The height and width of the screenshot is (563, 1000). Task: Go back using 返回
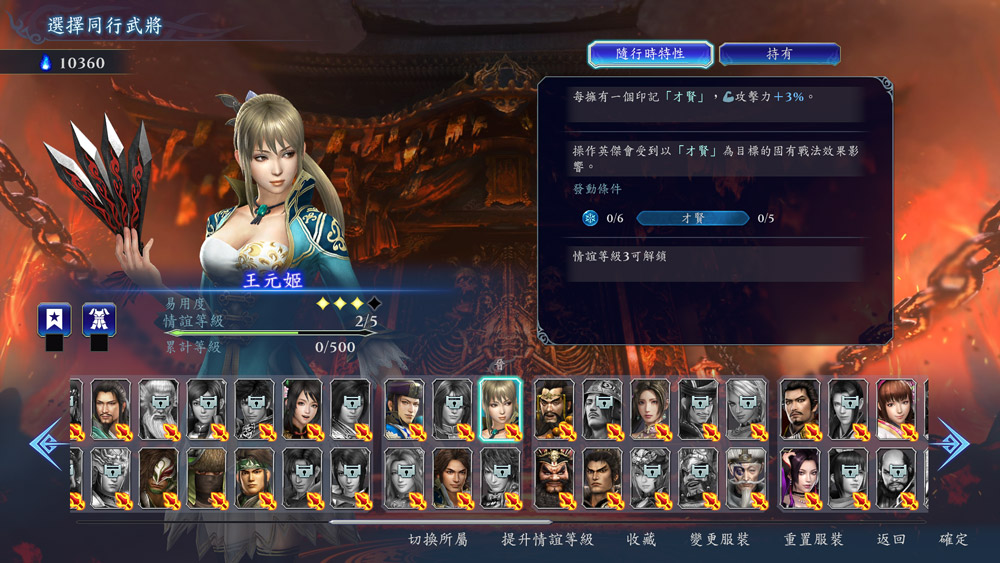pyautogui.click(x=891, y=540)
